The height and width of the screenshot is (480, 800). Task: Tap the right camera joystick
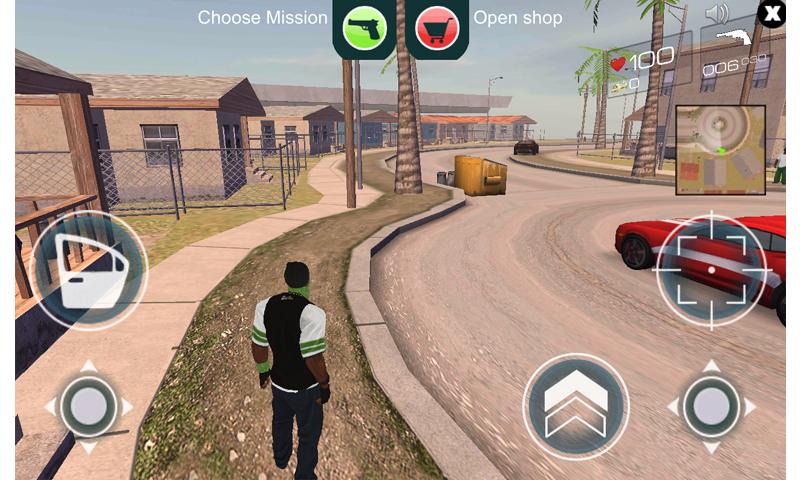(711, 407)
